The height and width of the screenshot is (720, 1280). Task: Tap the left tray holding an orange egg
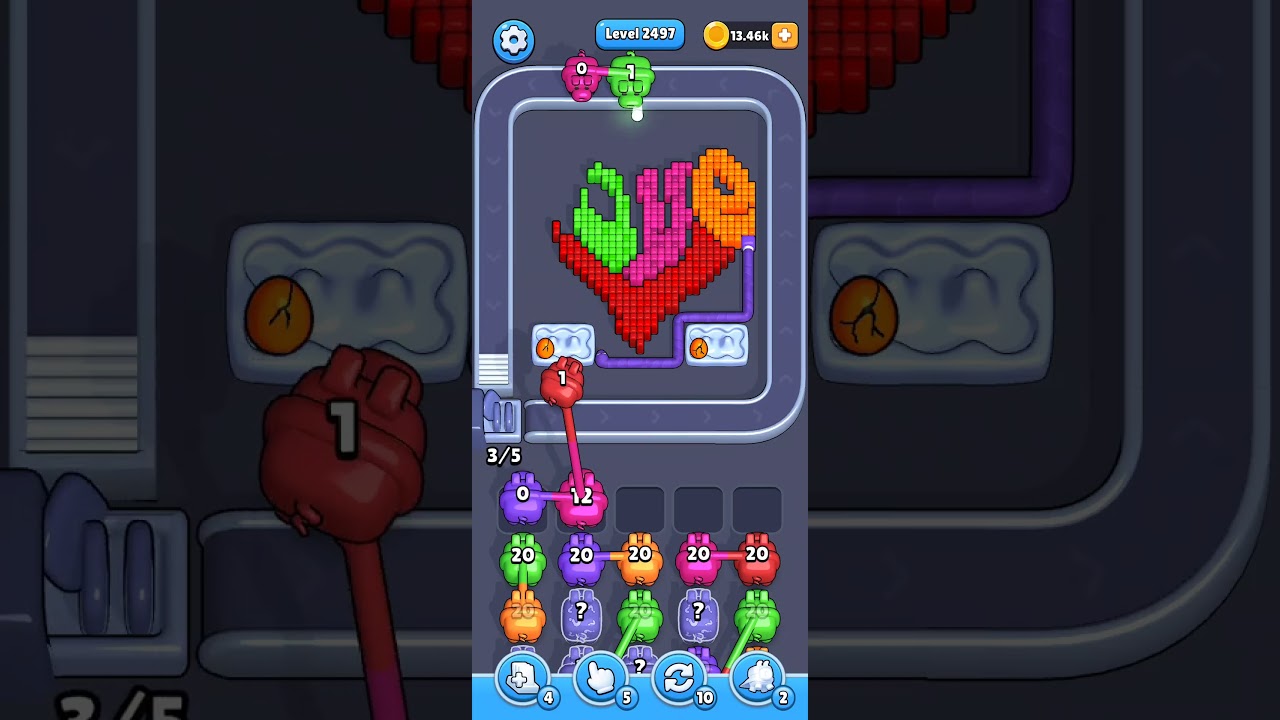point(562,345)
